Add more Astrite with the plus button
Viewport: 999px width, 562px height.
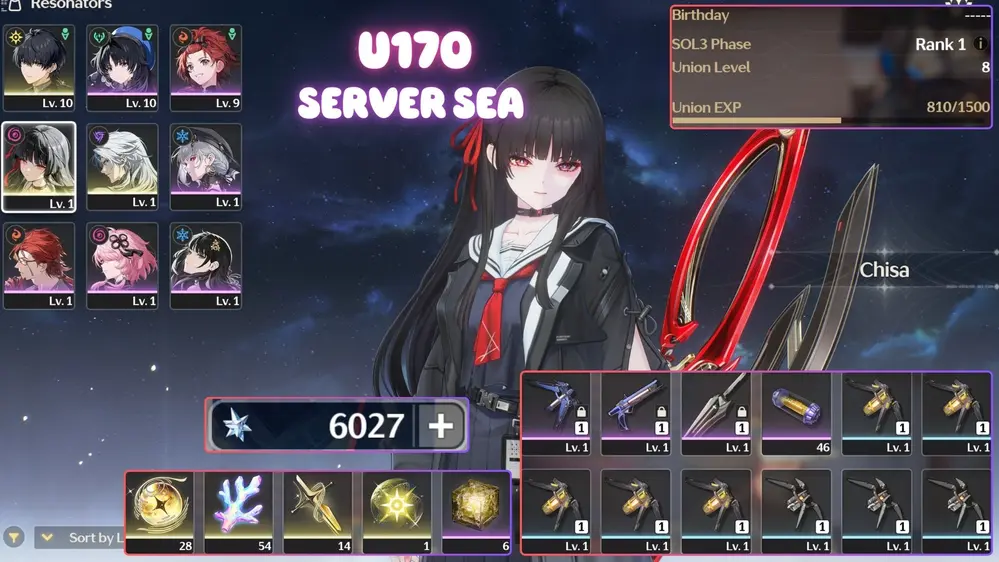(x=440, y=426)
